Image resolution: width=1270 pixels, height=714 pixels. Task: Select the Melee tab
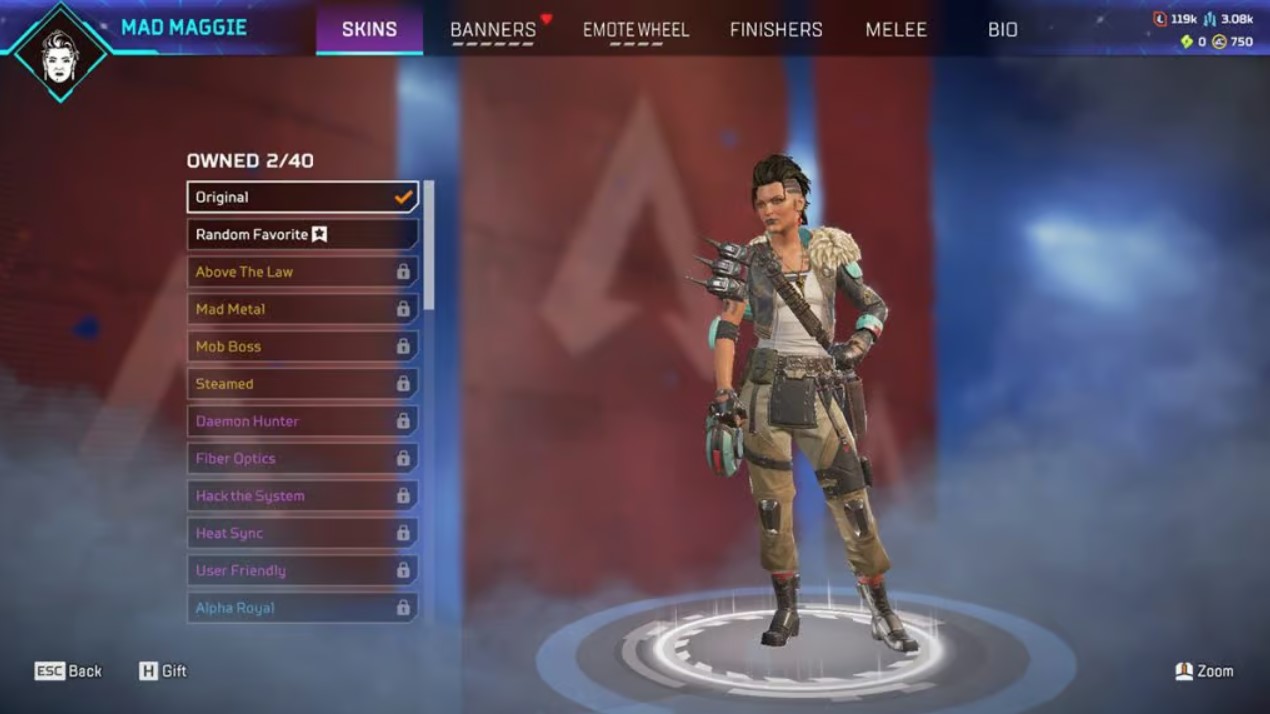click(x=896, y=29)
